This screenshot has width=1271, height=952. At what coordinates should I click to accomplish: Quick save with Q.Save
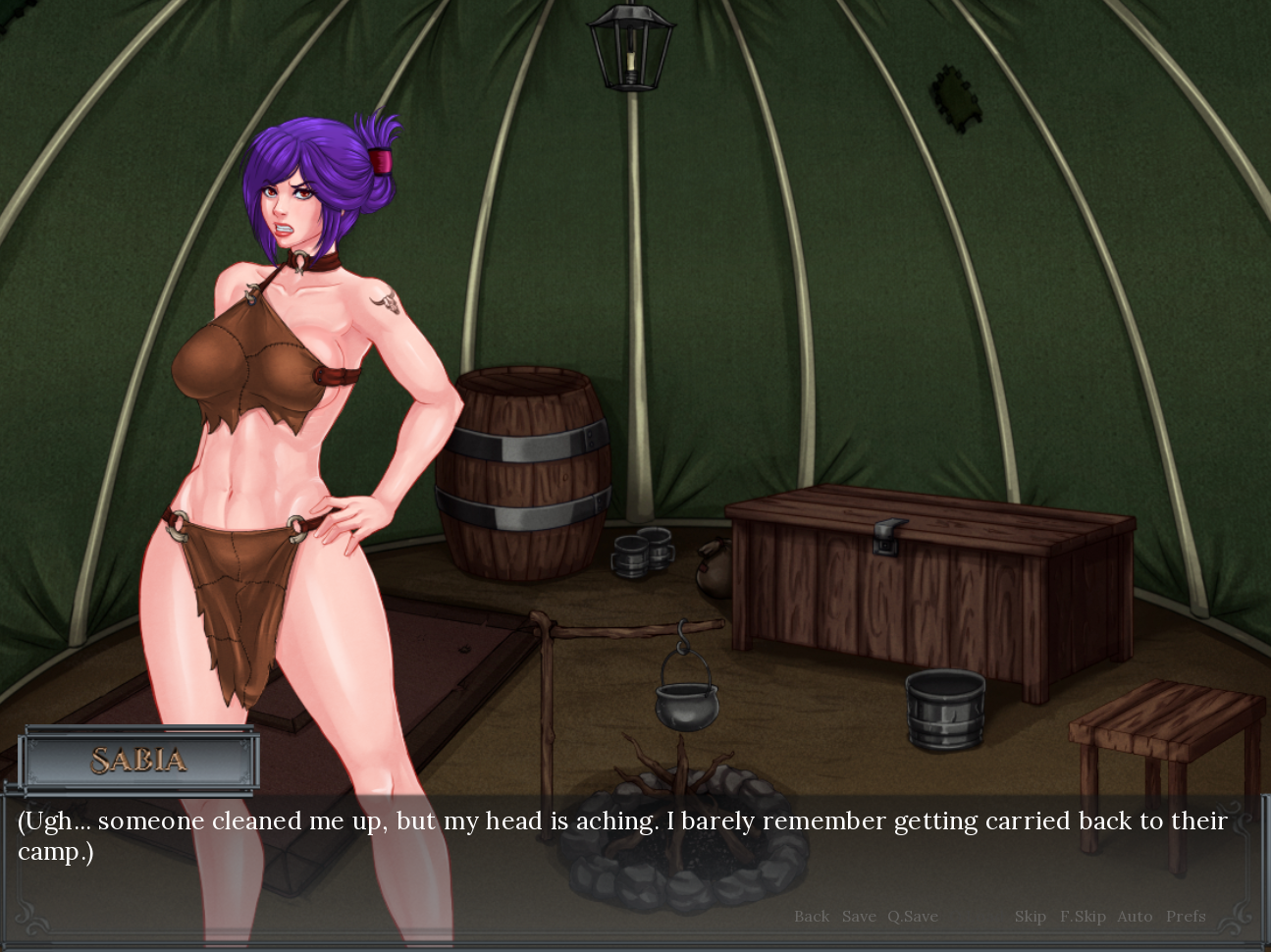(x=913, y=916)
